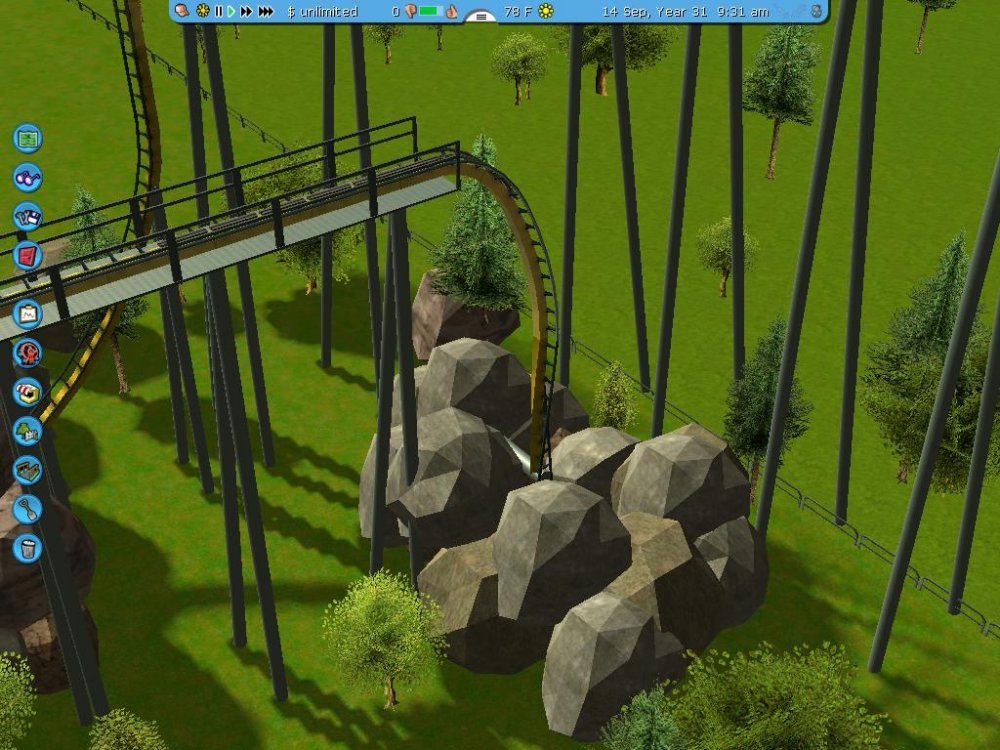Open the park map button
Screen dimensions: 1000x750
28,137
